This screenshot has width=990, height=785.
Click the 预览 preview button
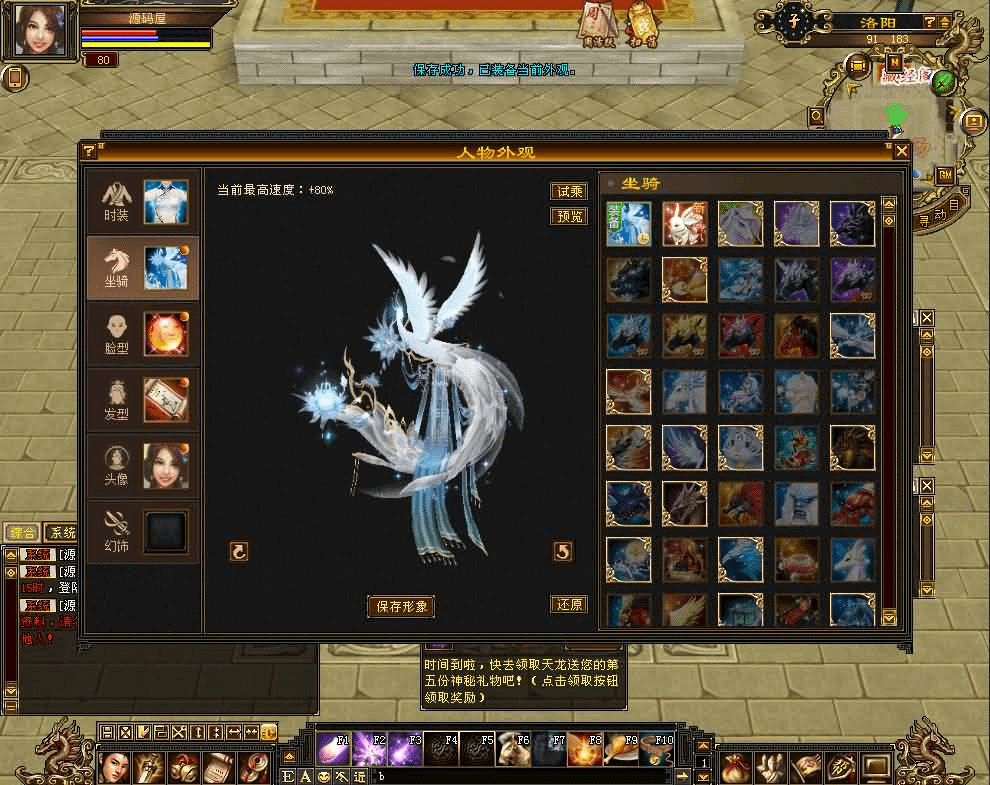tap(569, 216)
